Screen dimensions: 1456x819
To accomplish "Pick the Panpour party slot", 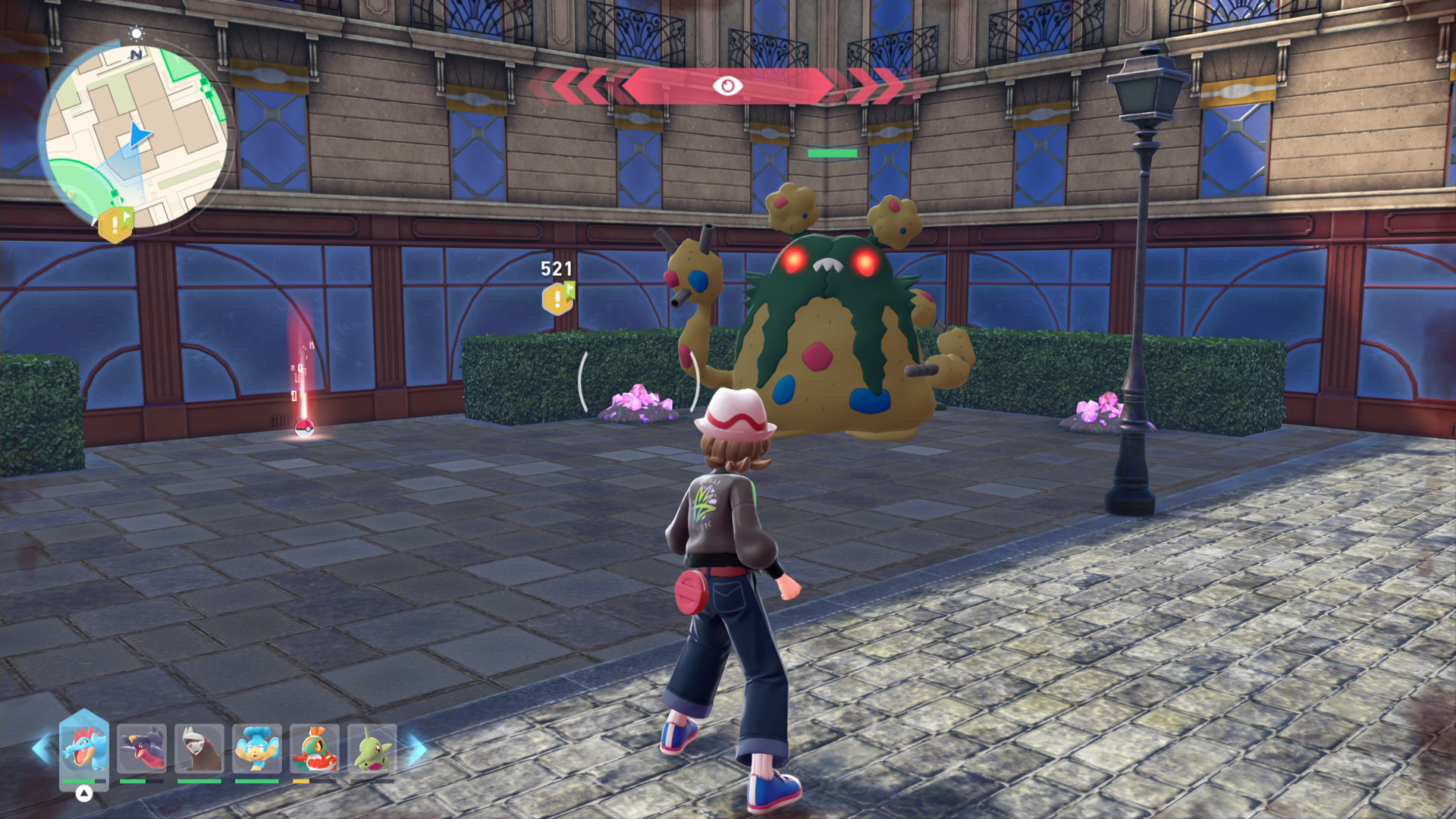I will [257, 748].
